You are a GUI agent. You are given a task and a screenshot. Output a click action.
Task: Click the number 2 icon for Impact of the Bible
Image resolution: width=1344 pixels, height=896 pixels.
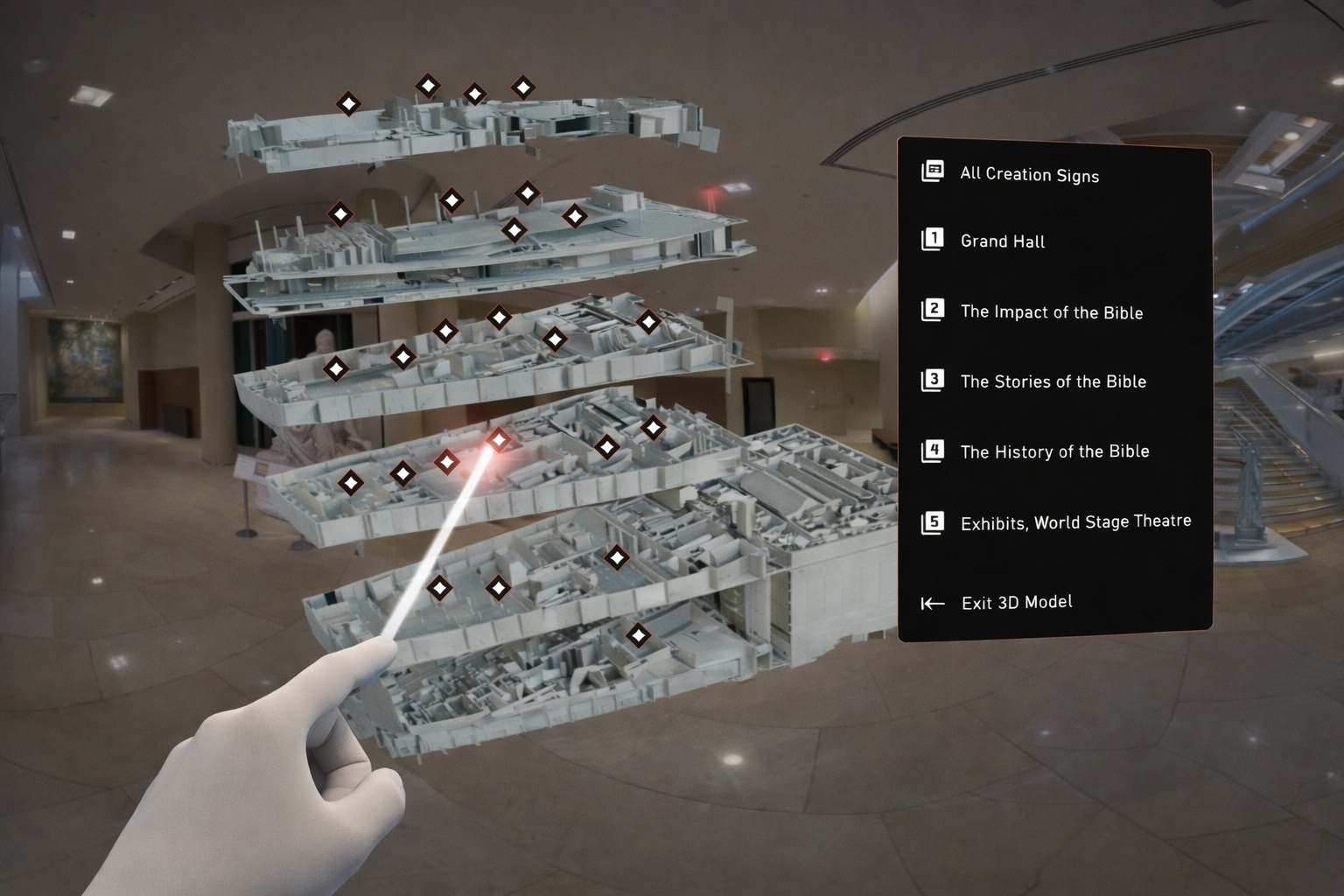pyautogui.click(x=934, y=310)
